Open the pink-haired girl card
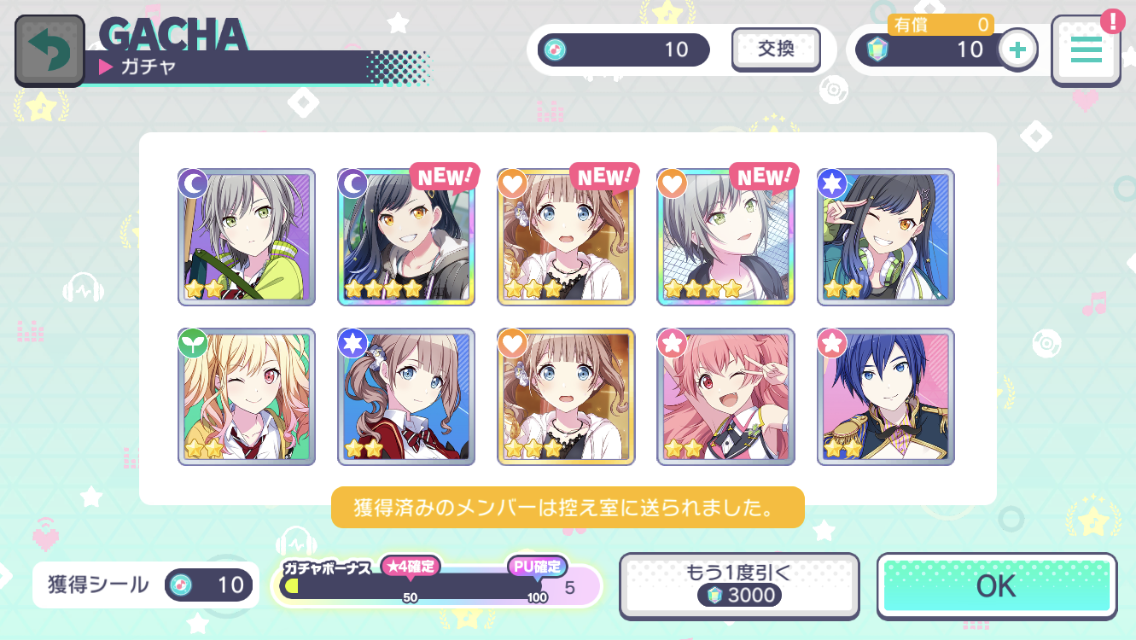 (x=726, y=397)
